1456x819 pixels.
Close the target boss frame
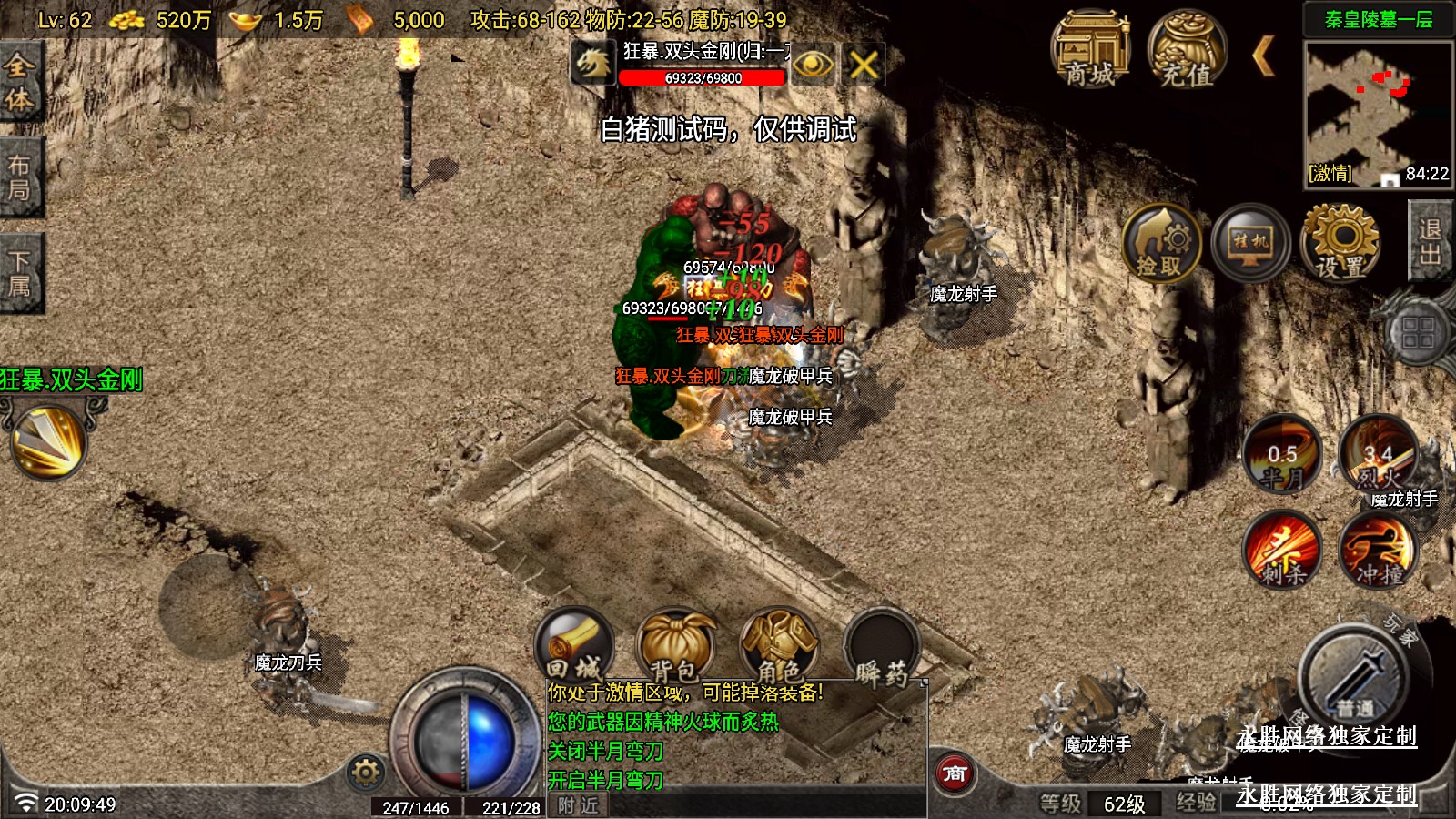tap(864, 65)
